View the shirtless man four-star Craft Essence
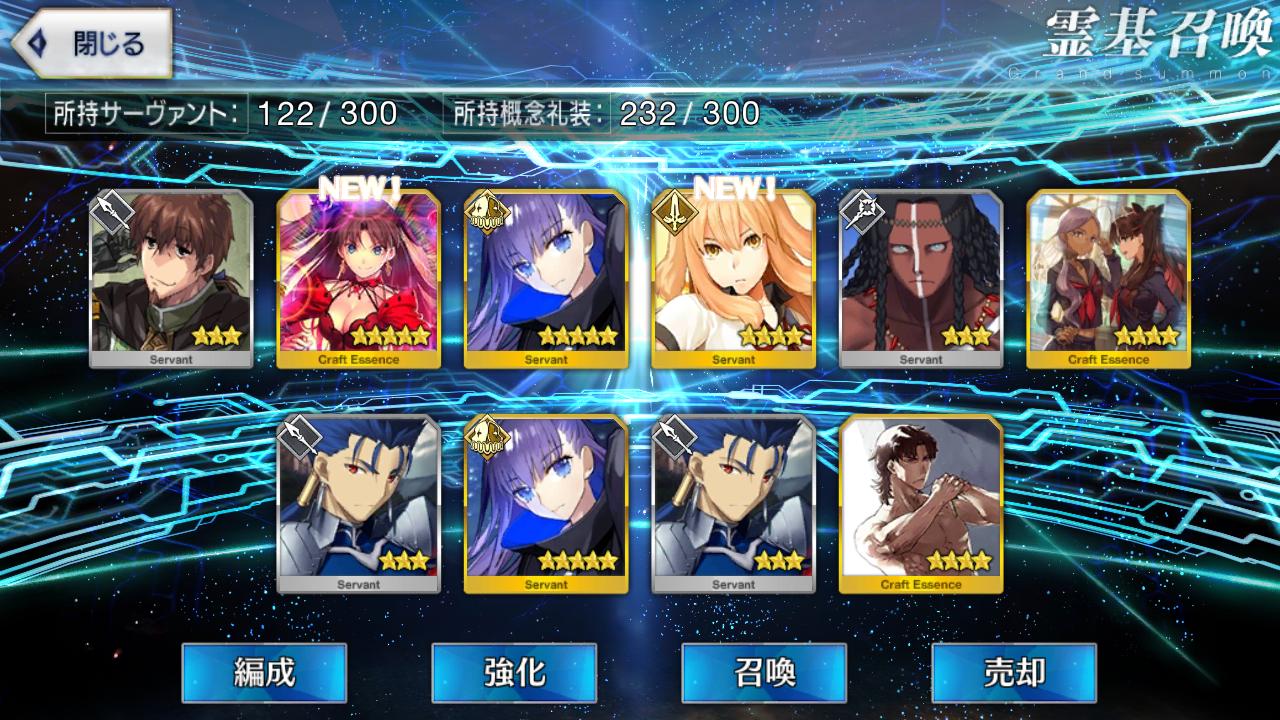 [x=921, y=503]
